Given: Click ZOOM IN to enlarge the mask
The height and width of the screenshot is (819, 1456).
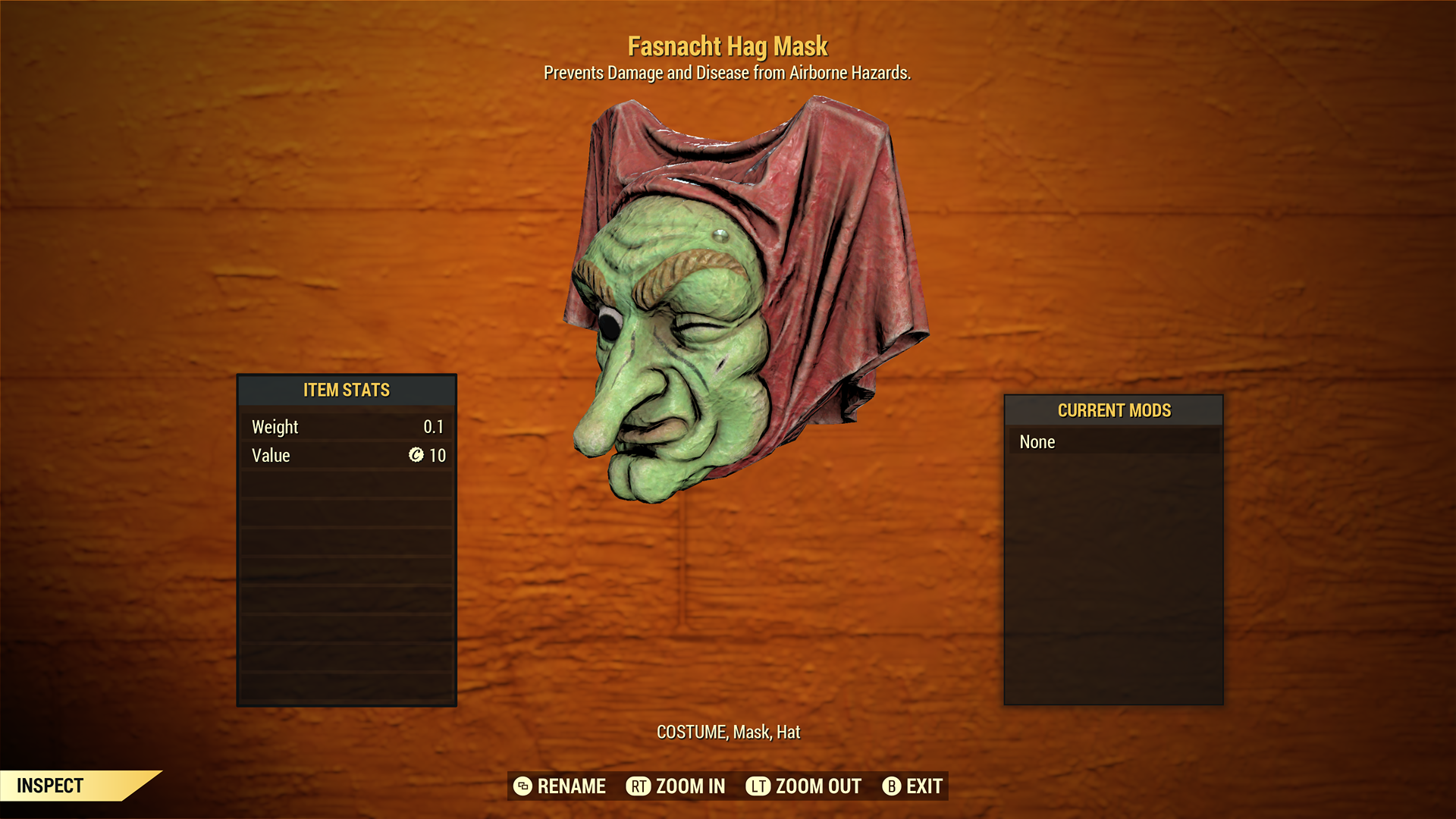Looking at the screenshot, I should [x=676, y=786].
